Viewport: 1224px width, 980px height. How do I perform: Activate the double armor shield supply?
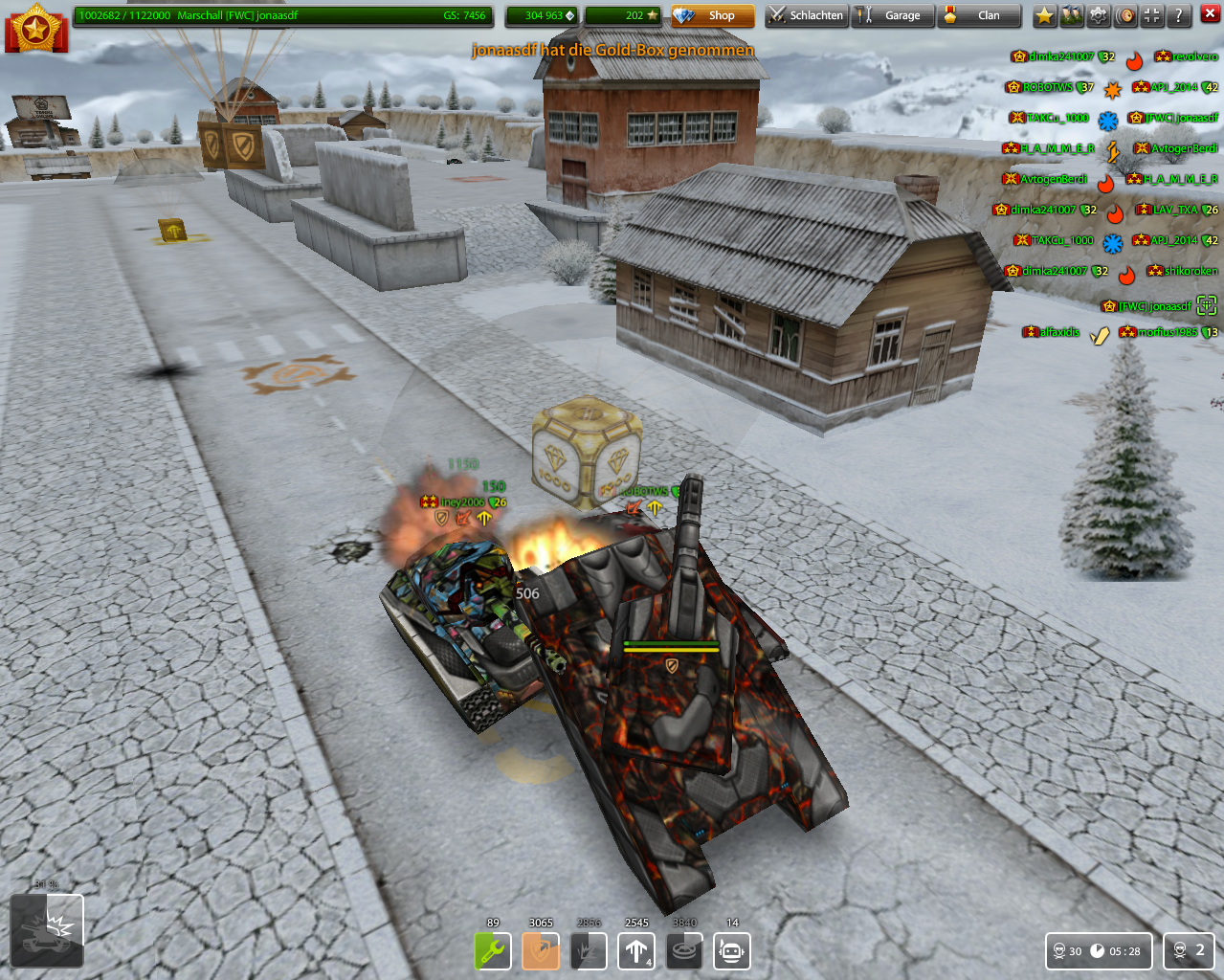pyautogui.click(x=541, y=951)
